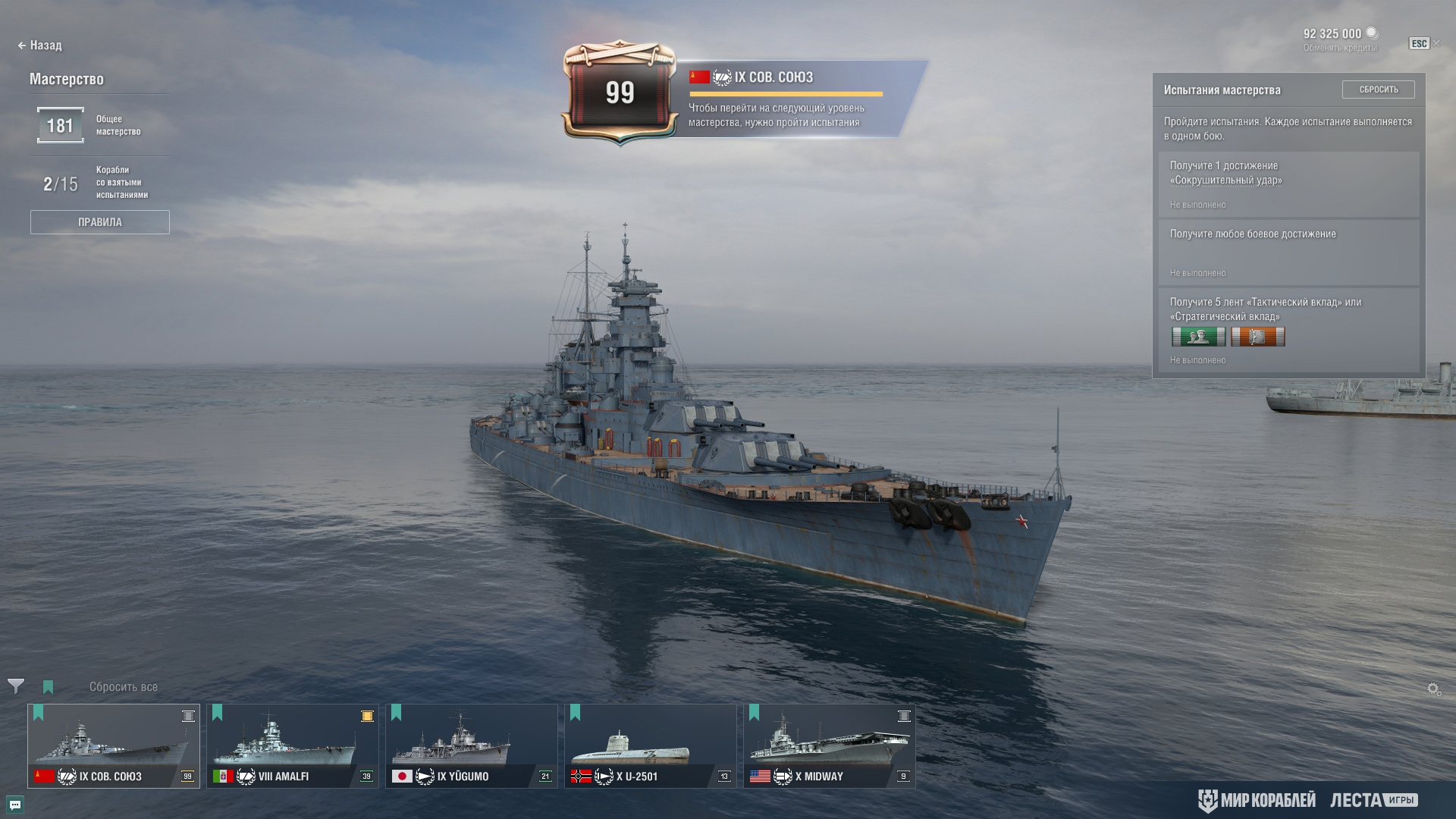The height and width of the screenshot is (819, 1456).
Task: Open the chat bubble icon
Action: click(15, 805)
